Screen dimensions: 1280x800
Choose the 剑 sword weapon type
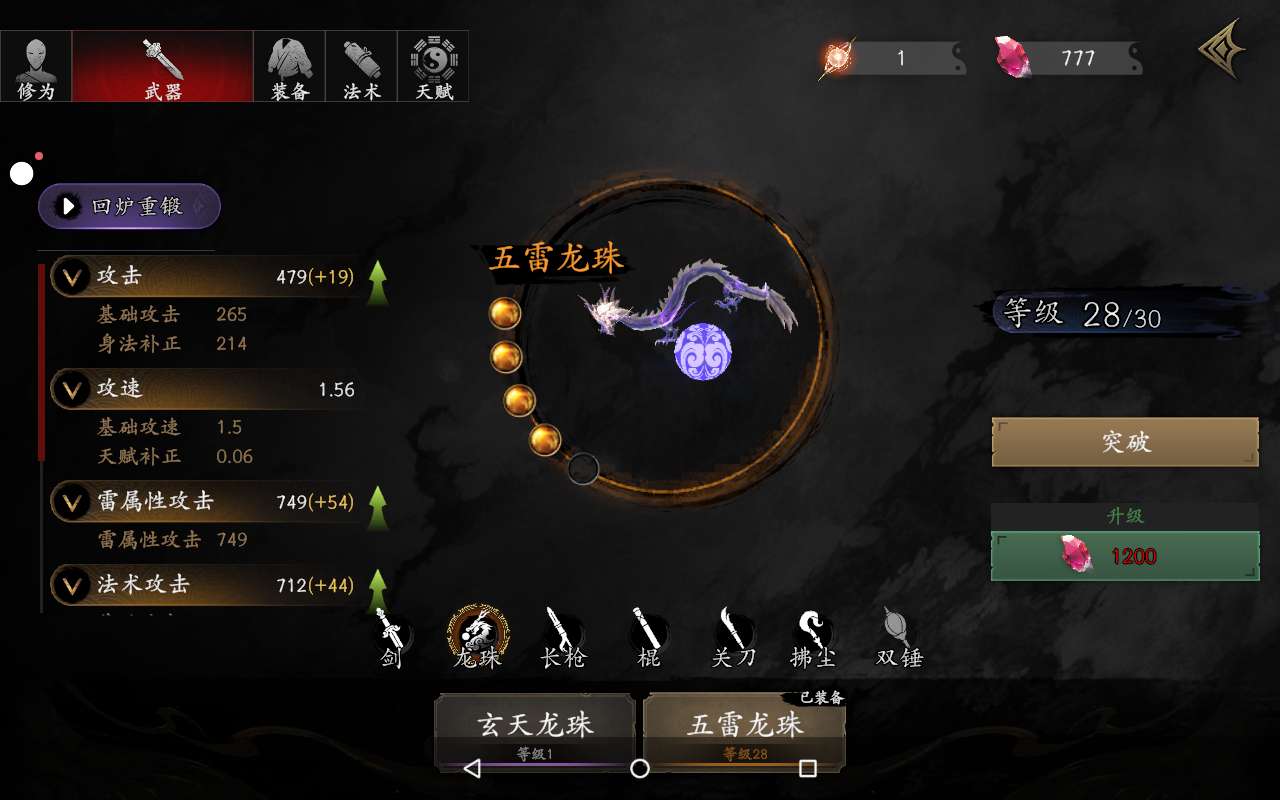click(x=391, y=638)
